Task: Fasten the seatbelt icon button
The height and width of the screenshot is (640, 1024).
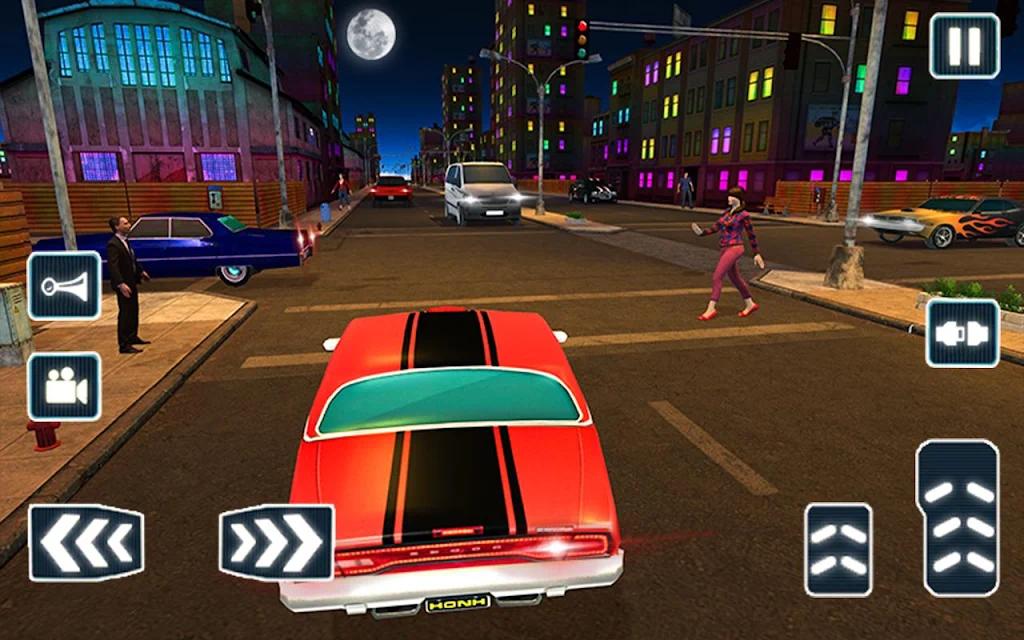Action: pos(962,333)
